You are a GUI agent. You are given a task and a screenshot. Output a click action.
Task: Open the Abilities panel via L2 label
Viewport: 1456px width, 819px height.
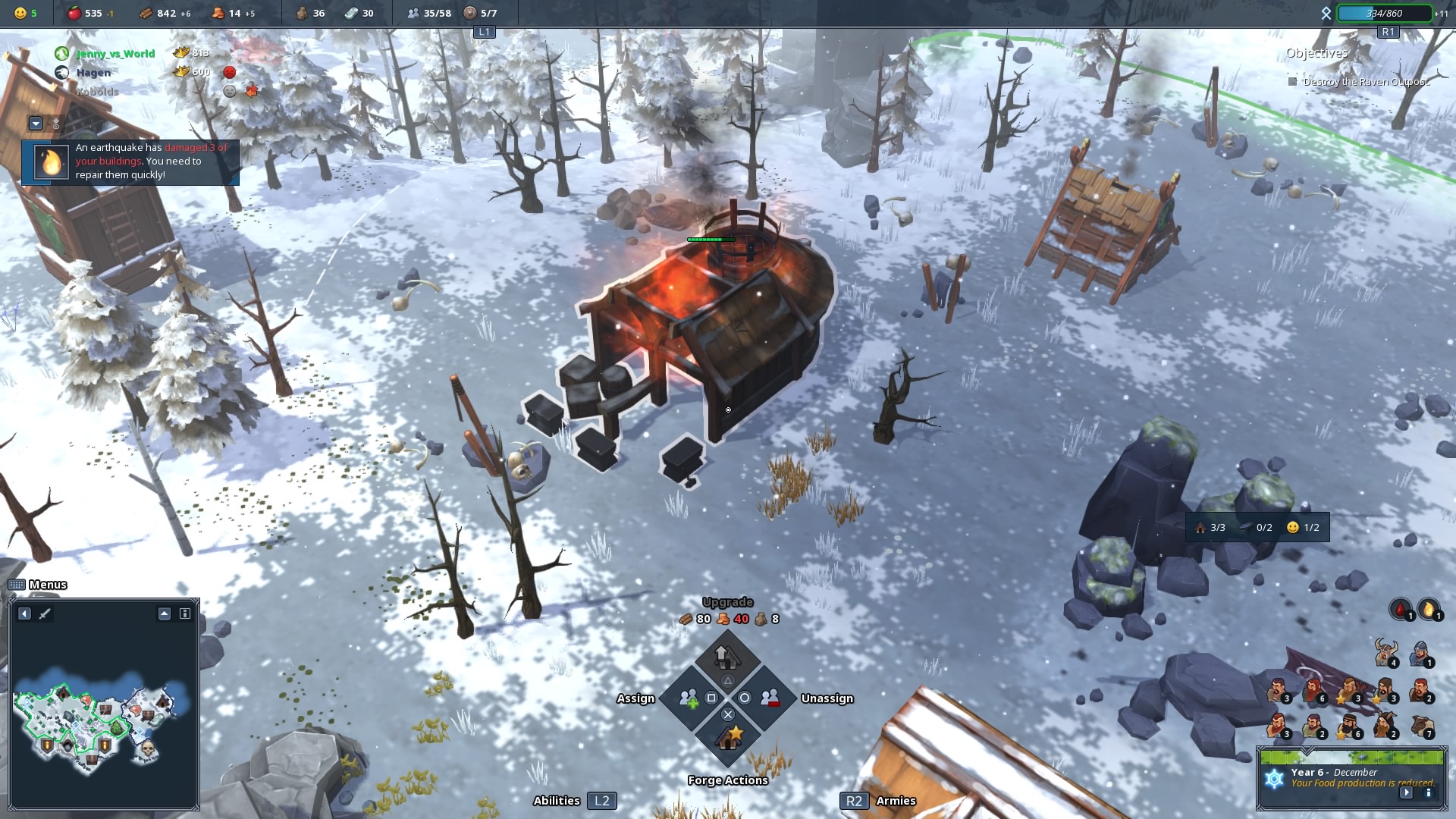[602, 800]
